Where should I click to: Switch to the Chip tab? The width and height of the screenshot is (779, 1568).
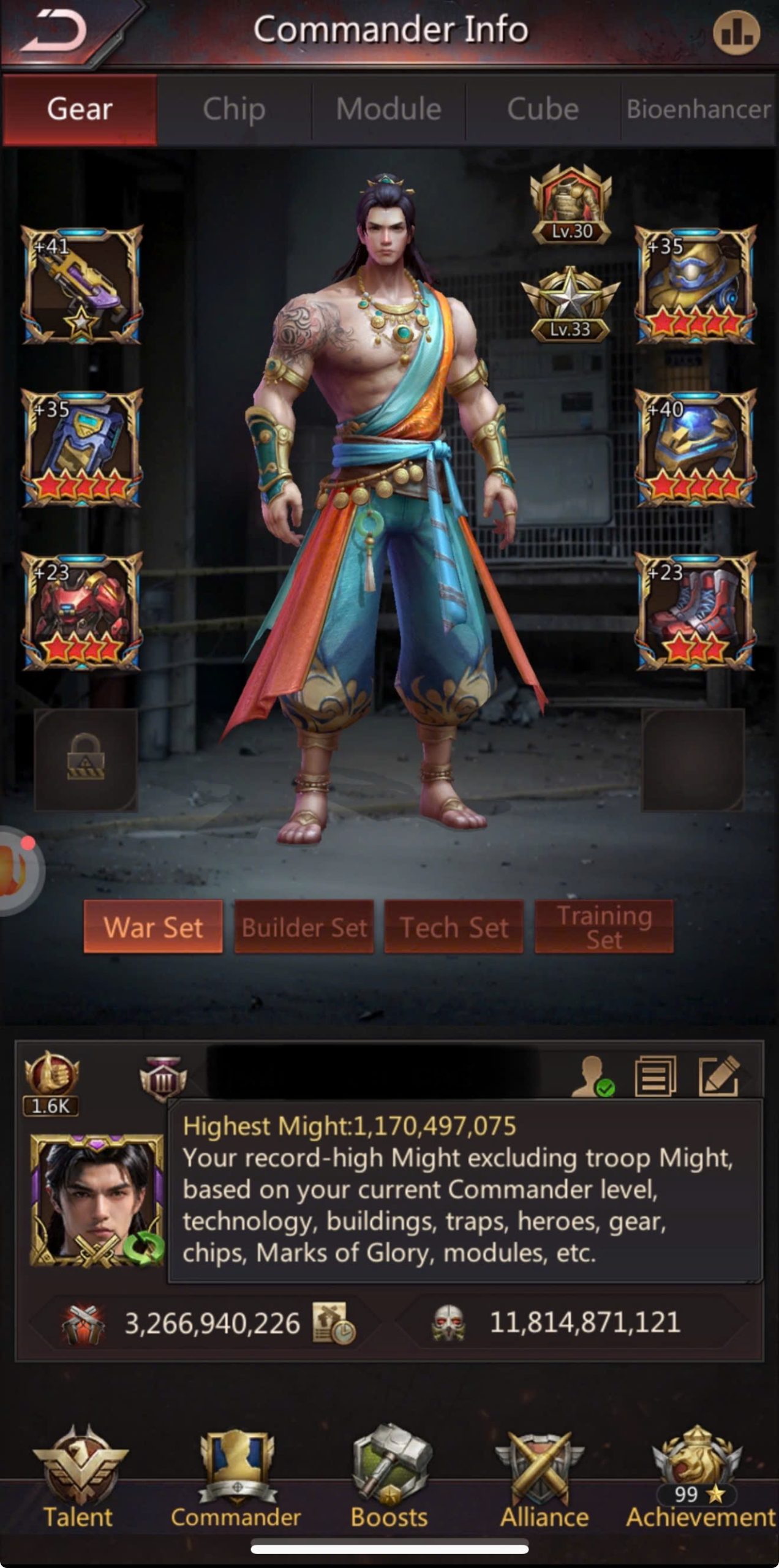pyautogui.click(x=234, y=110)
